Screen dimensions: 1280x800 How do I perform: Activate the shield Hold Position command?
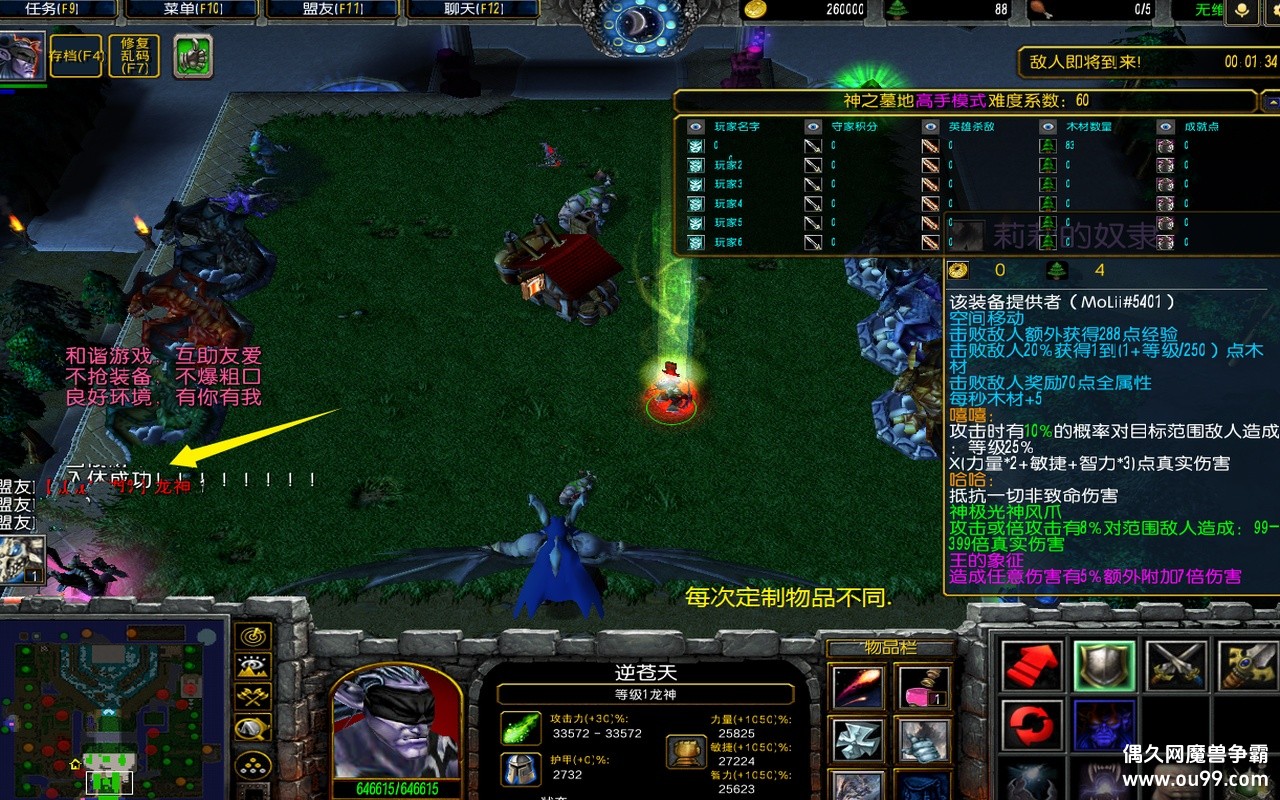1104,666
